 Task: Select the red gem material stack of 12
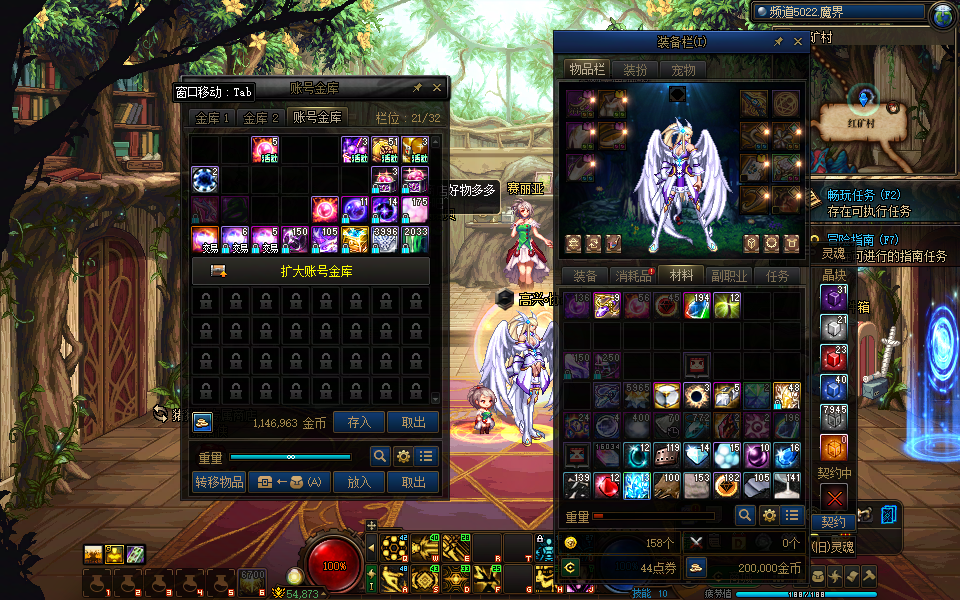pos(607,485)
